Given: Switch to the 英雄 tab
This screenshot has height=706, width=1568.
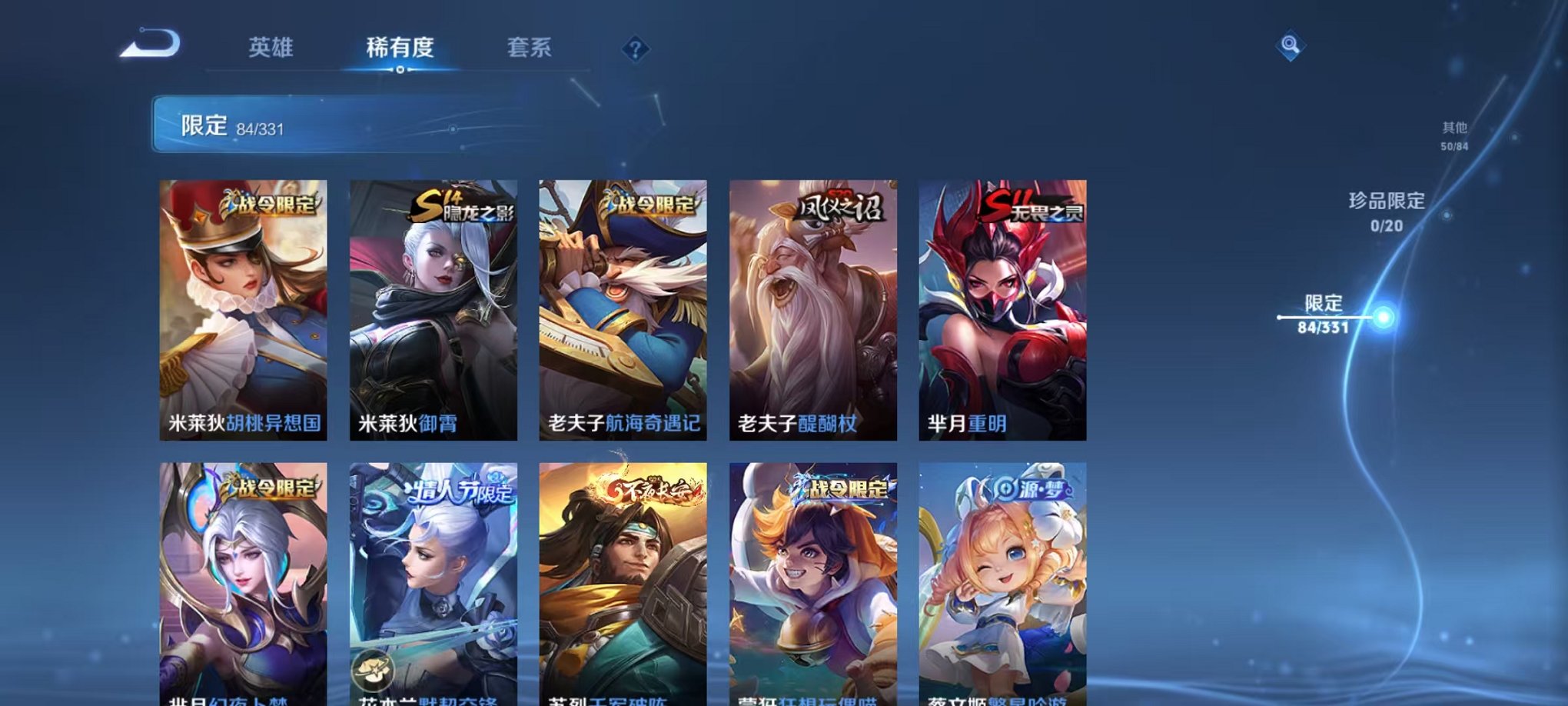Looking at the screenshot, I should coord(272,48).
